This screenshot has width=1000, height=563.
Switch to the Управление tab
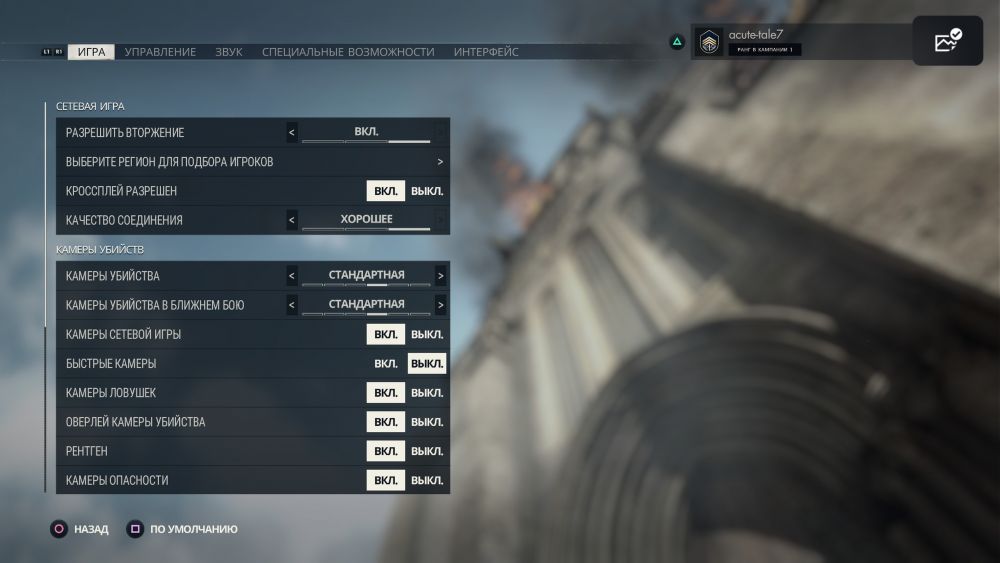pyautogui.click(x=160, y=52)
